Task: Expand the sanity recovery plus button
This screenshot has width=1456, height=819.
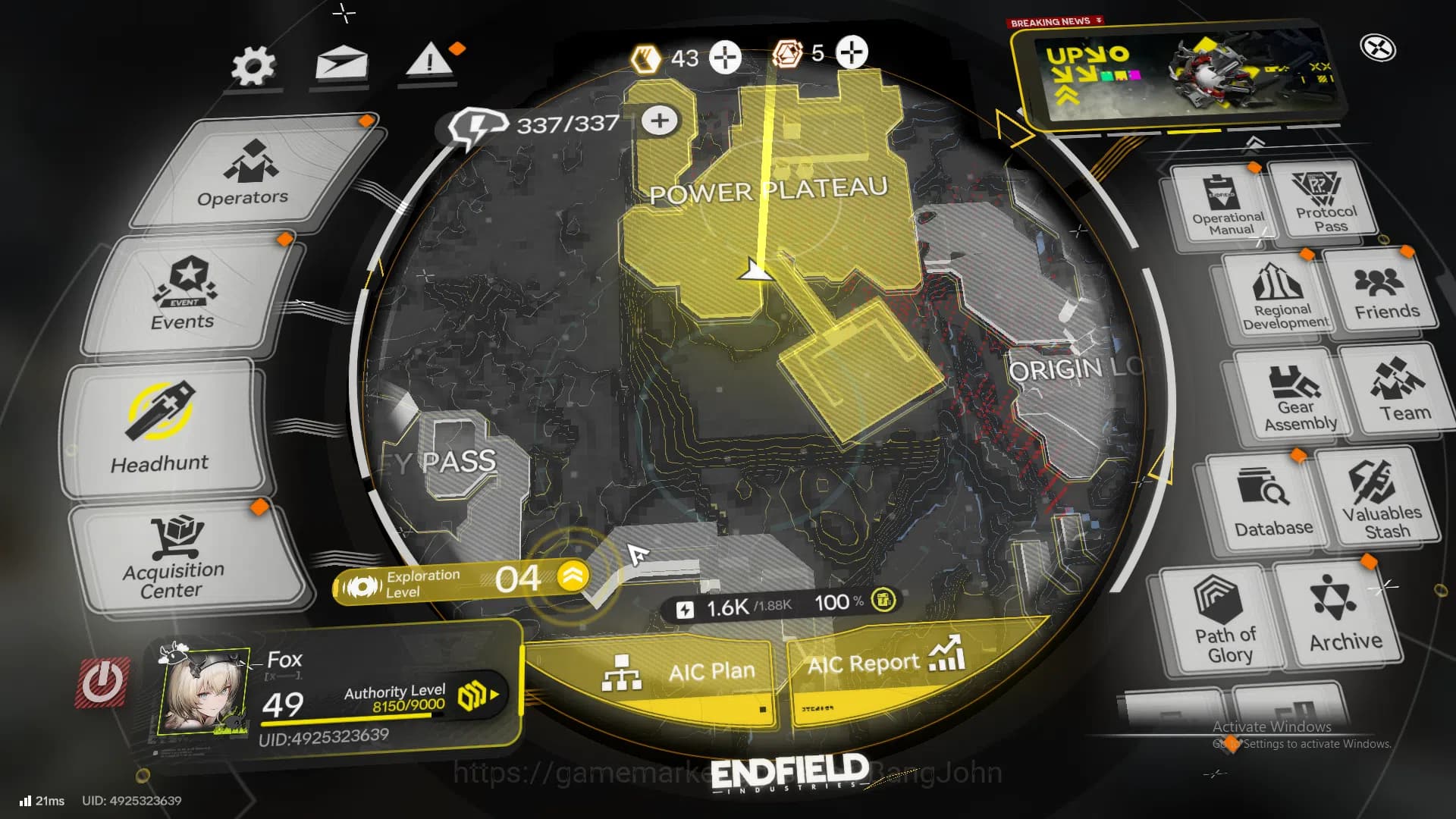Action: 658,119
